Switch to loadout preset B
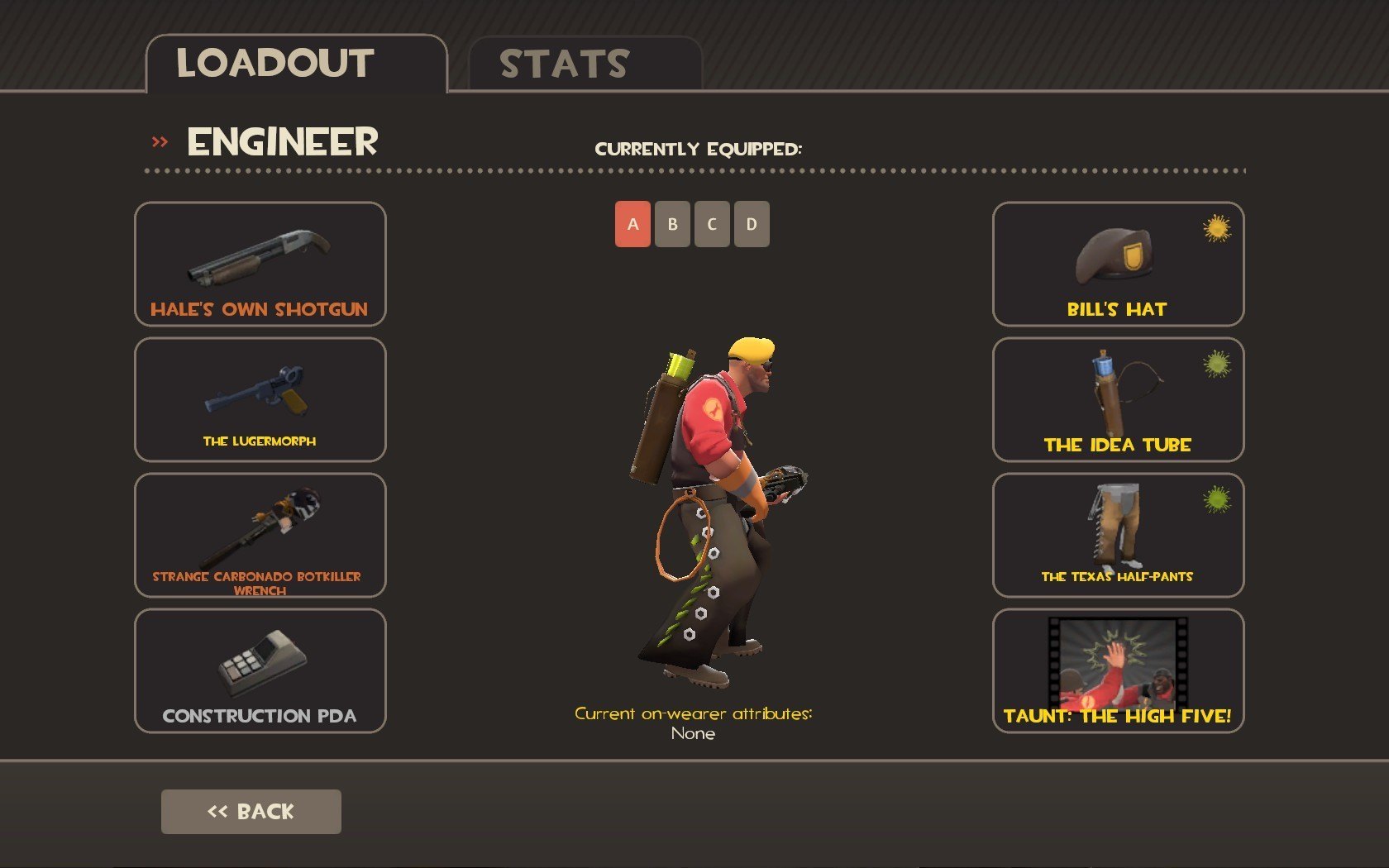This screenshot has width=1389, height=868. pos(672,224)
